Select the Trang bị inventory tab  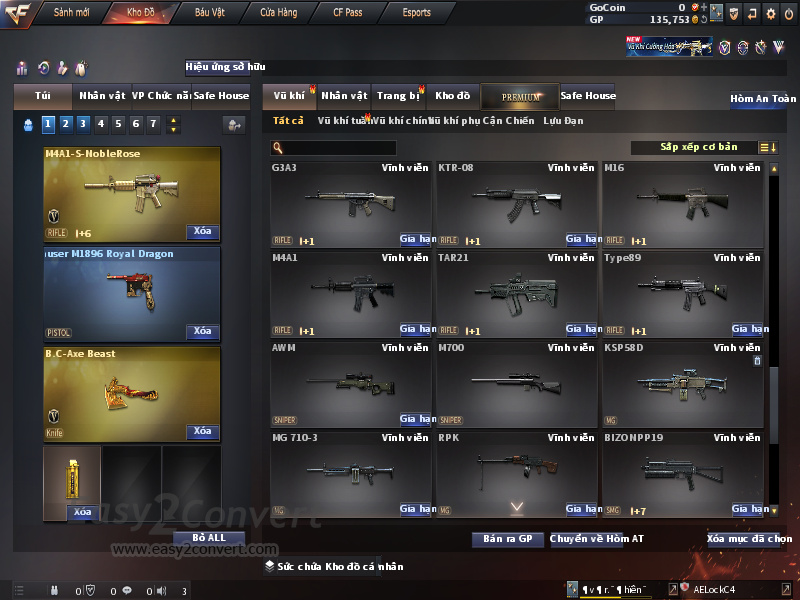(x=398, y=96)
